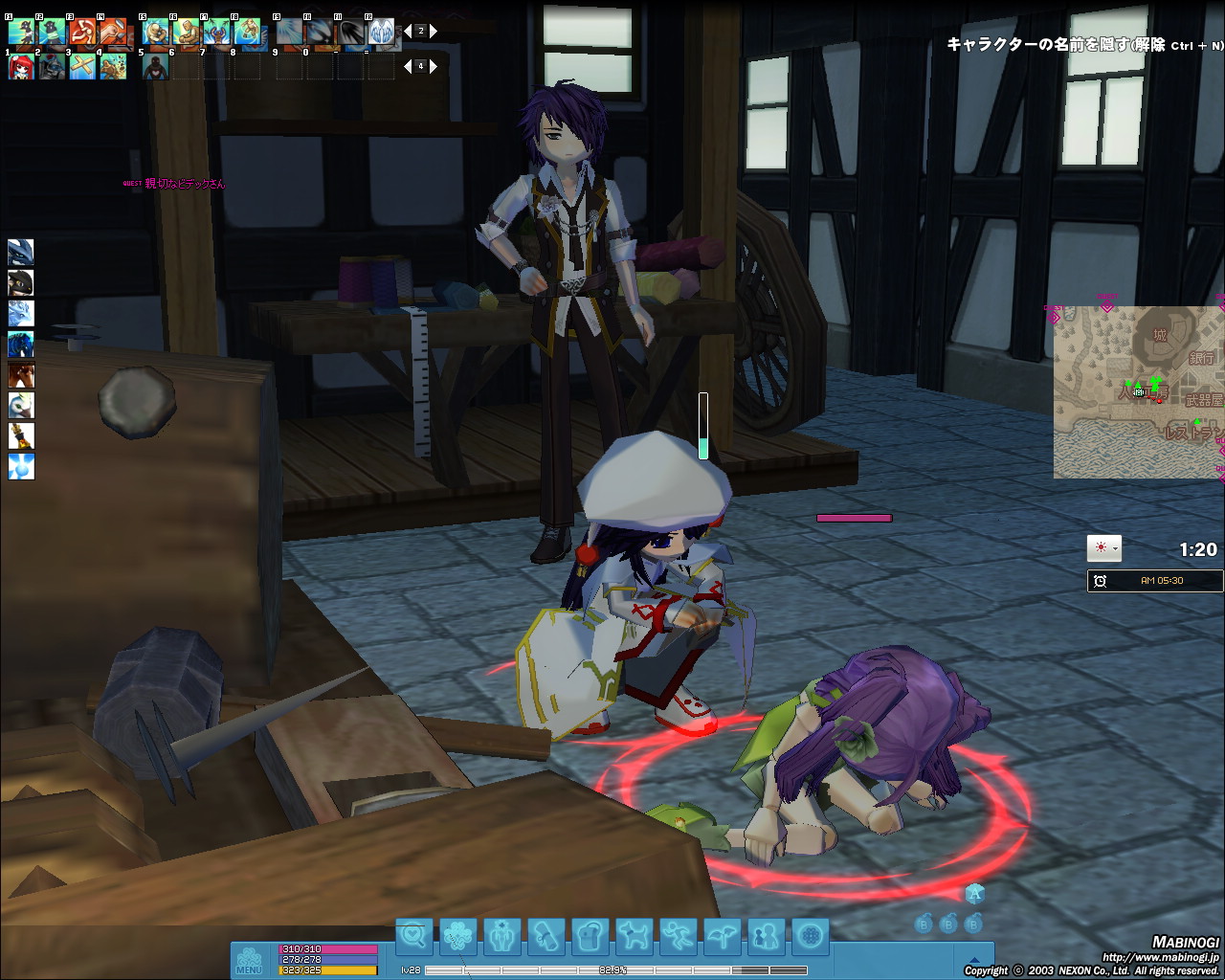Click the running figure action icon
The width and height of the screenshot is (1225, 980).
pyautogui.click(x=678, y=935)
